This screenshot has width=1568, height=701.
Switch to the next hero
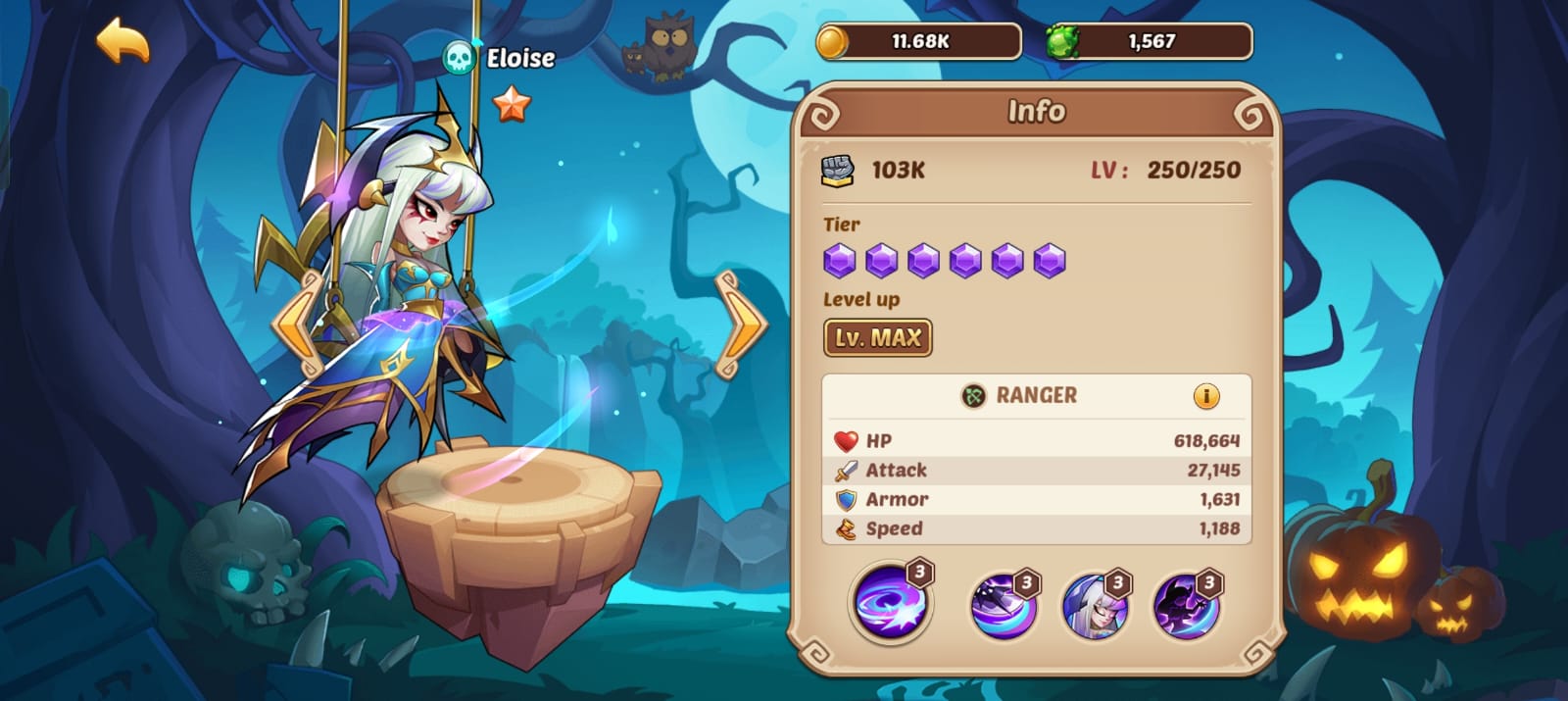[742, 325]
